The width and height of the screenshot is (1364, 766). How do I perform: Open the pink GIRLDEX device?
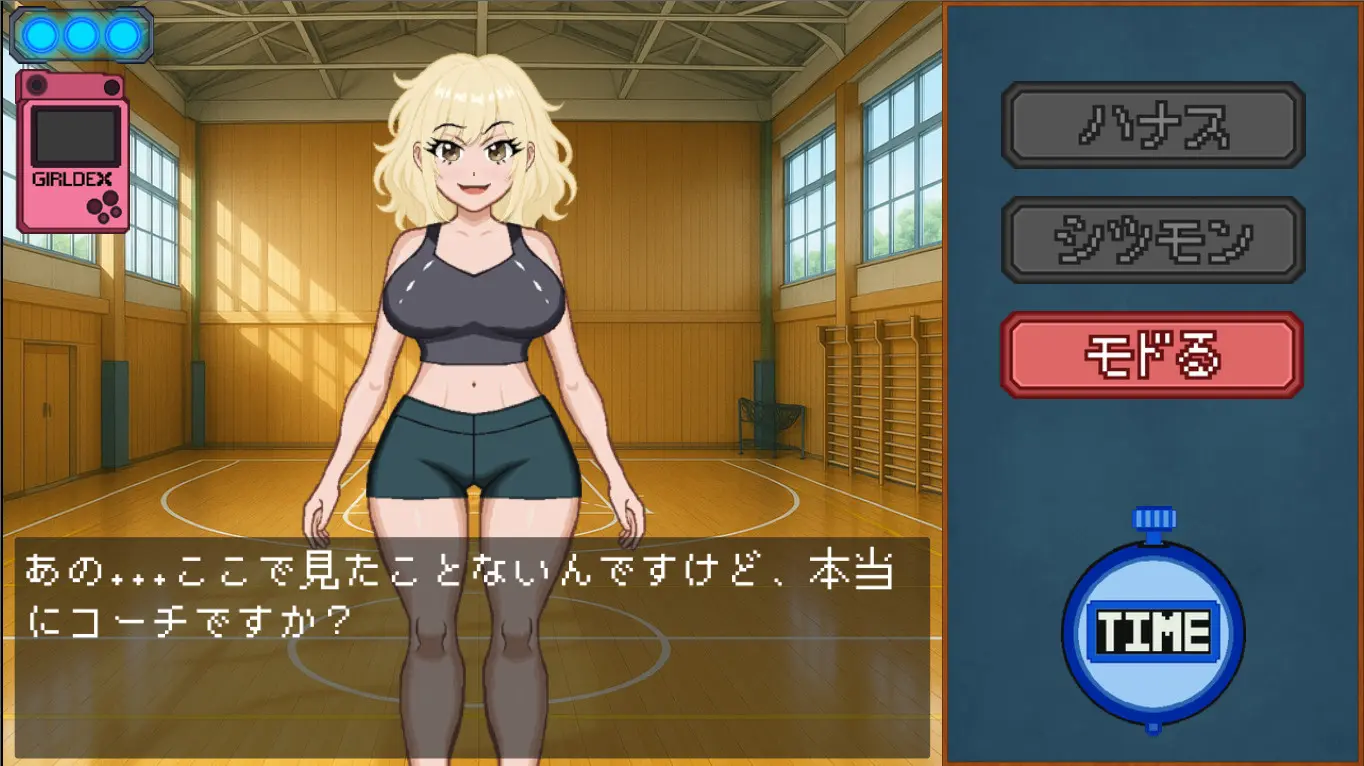pos(72,152)
